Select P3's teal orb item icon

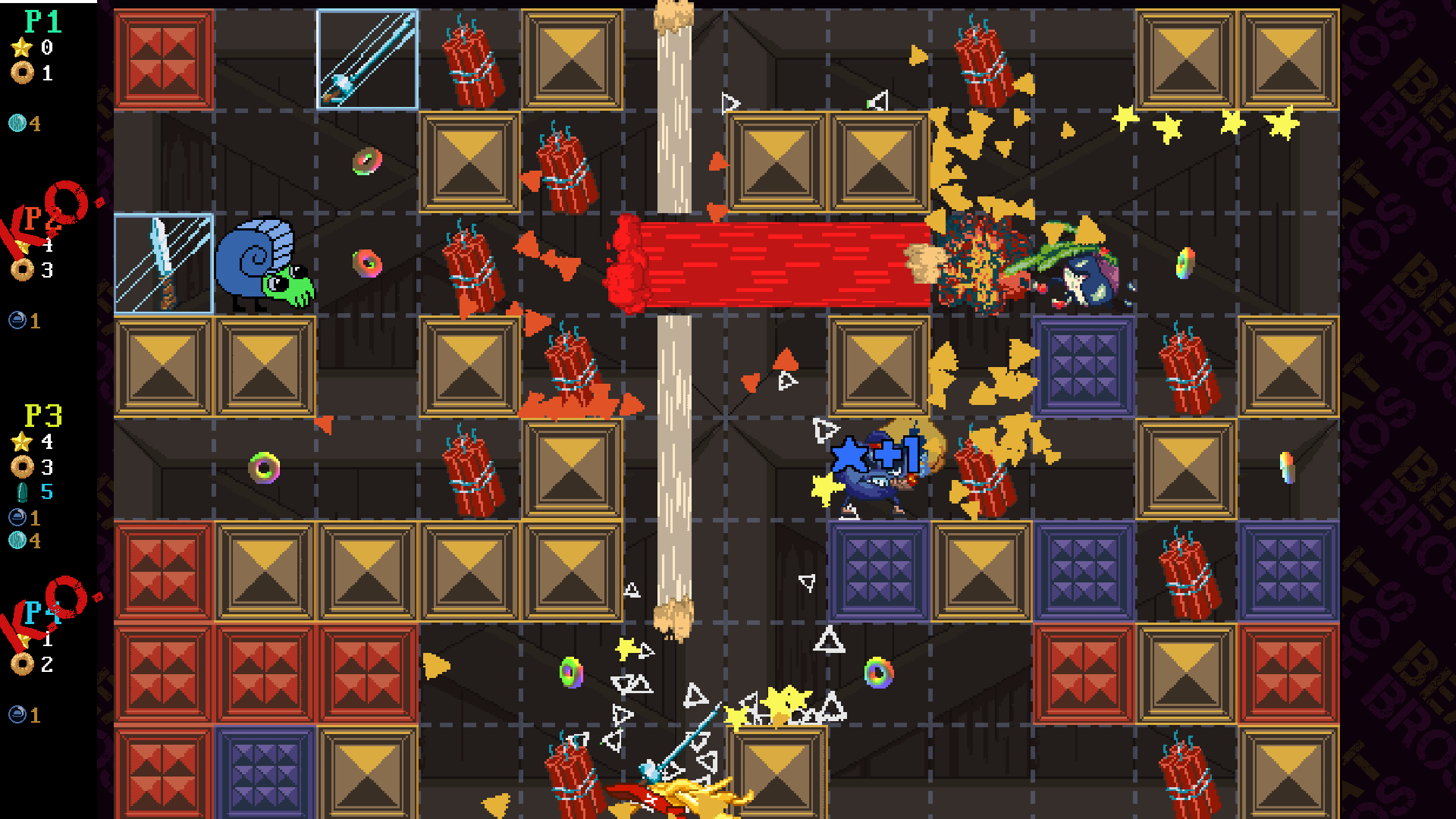click(x=17, y=541)
